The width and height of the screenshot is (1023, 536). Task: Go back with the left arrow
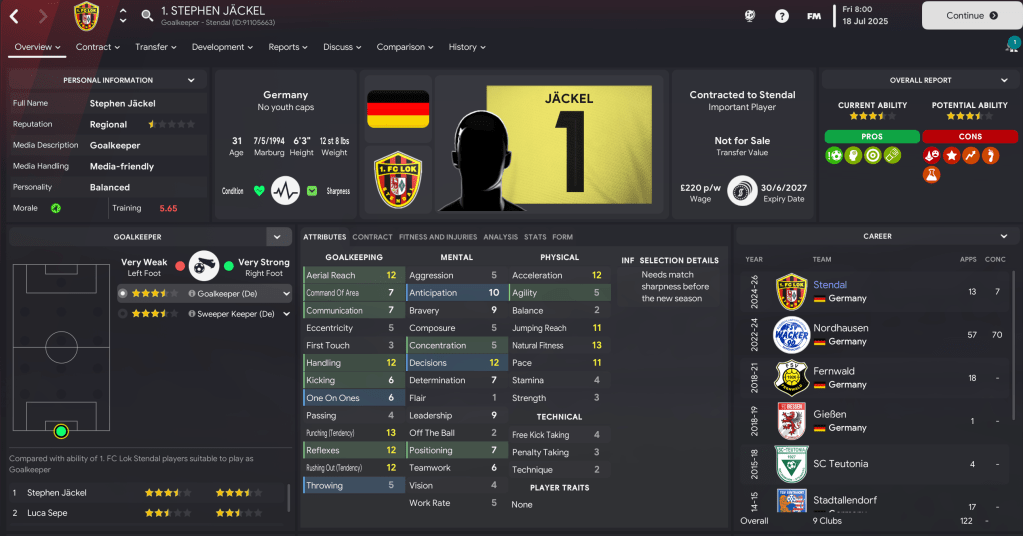pos(14,16)
